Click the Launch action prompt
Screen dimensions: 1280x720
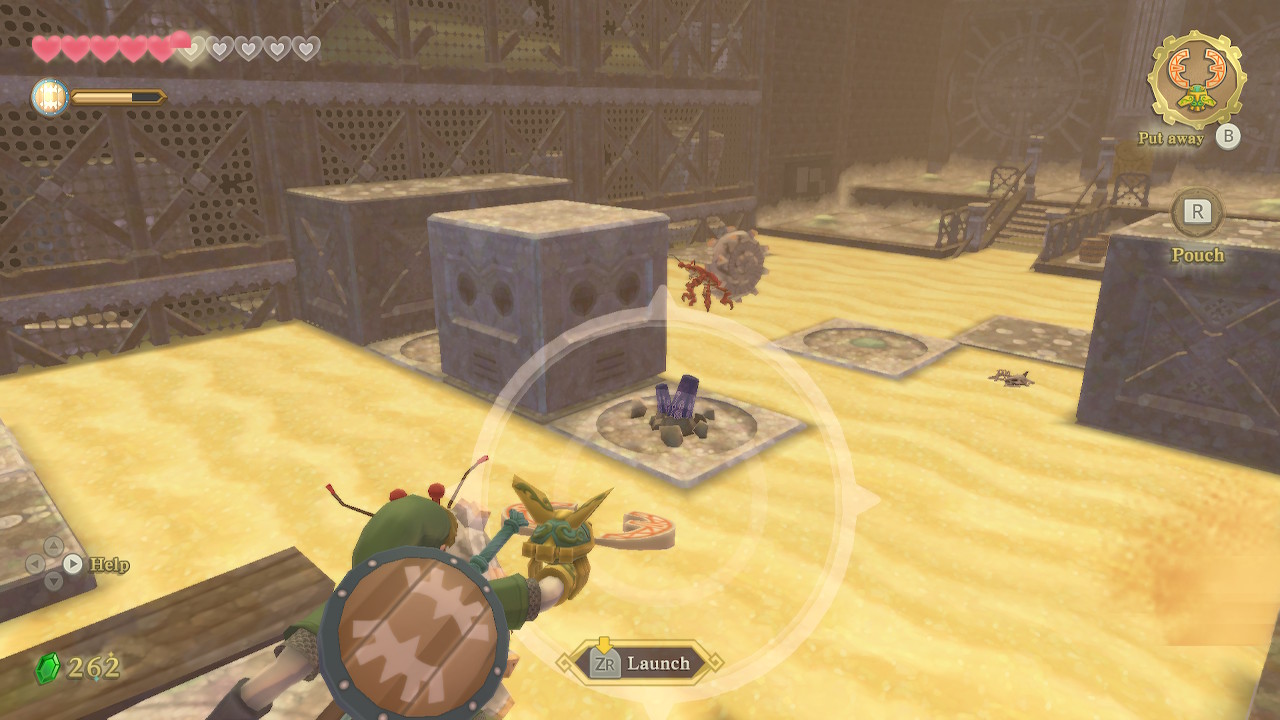point(640,663)
